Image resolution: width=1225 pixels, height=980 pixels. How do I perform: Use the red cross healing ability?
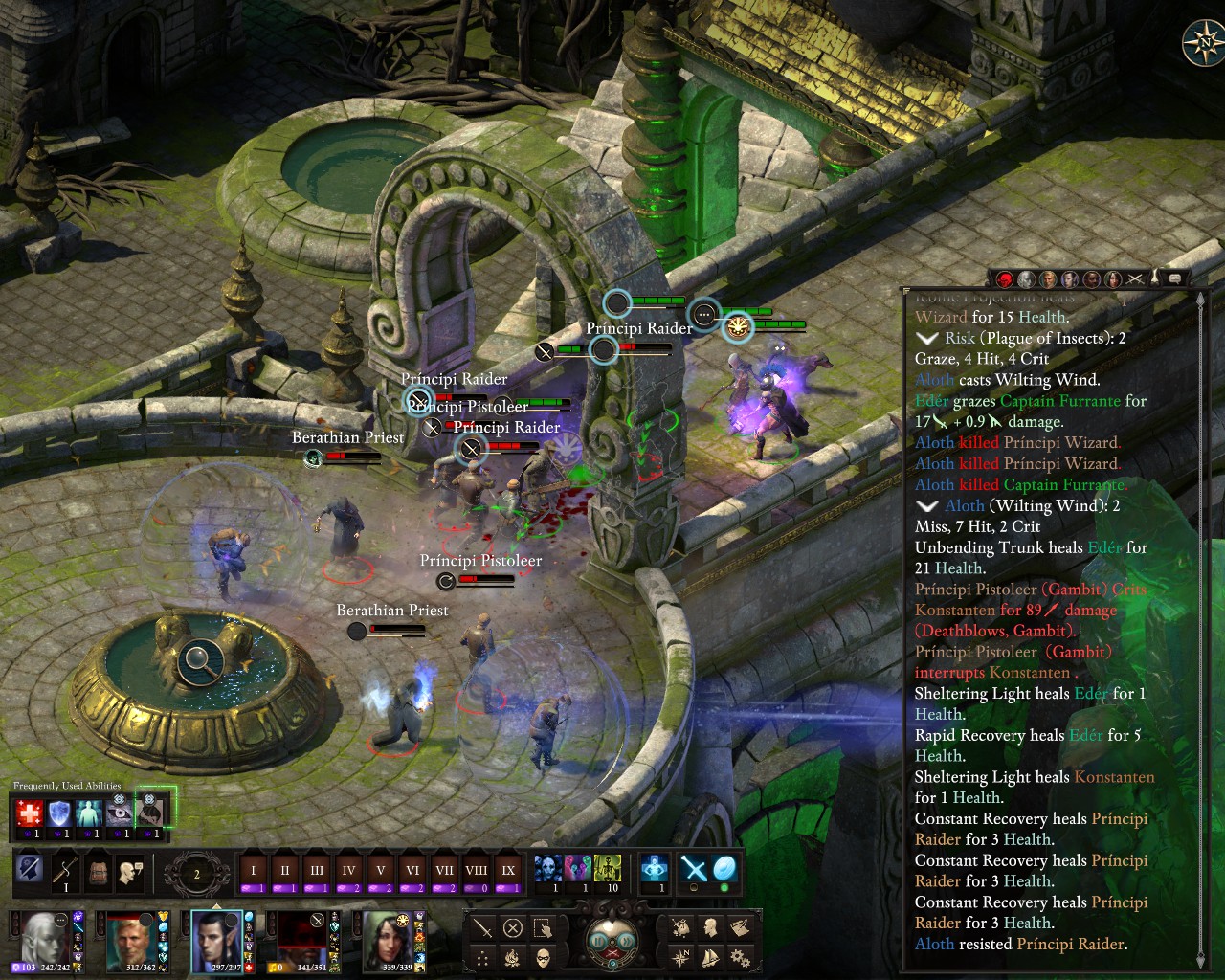(30, 813)
